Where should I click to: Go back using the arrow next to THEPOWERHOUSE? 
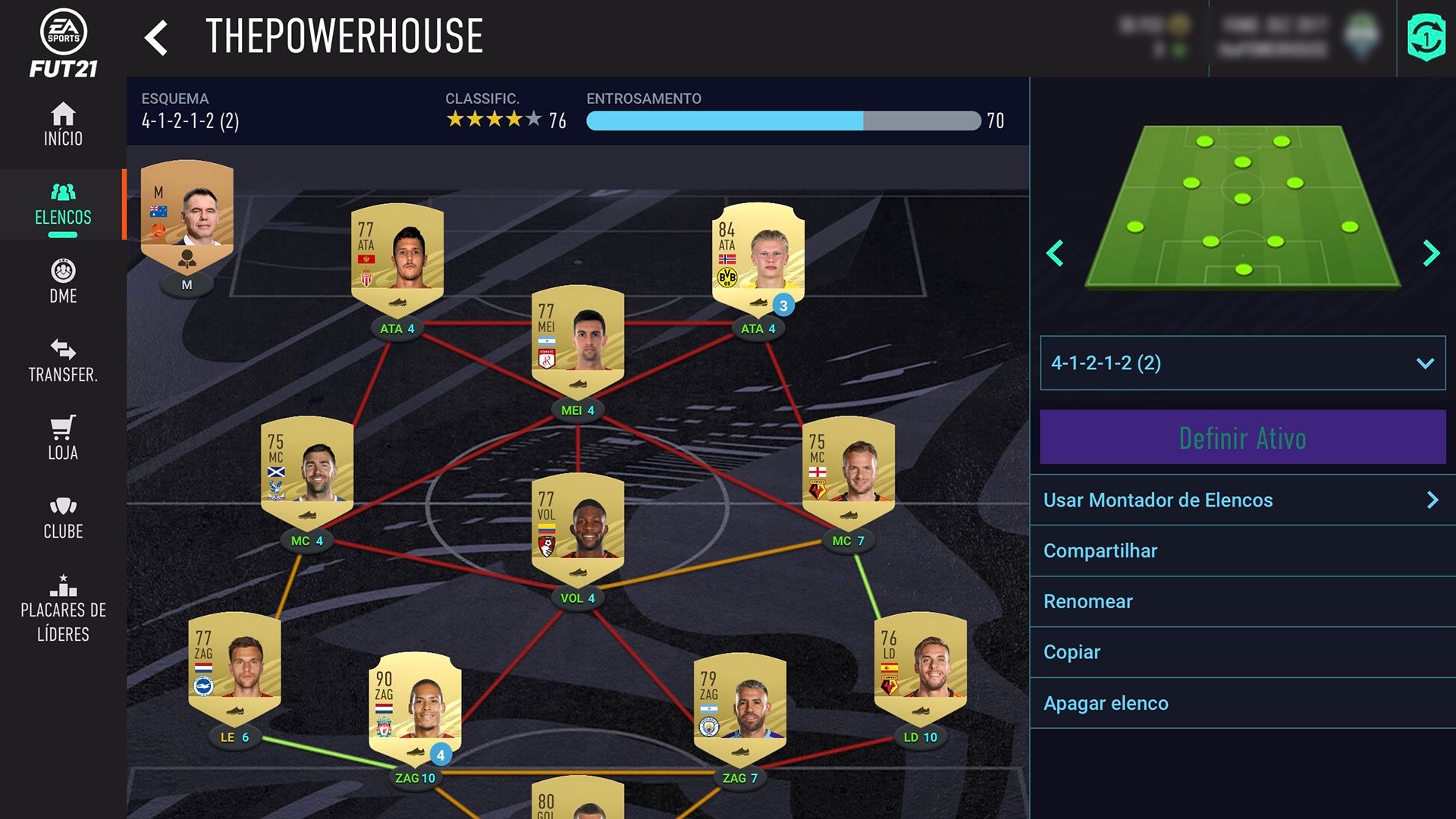coord(157,37)
